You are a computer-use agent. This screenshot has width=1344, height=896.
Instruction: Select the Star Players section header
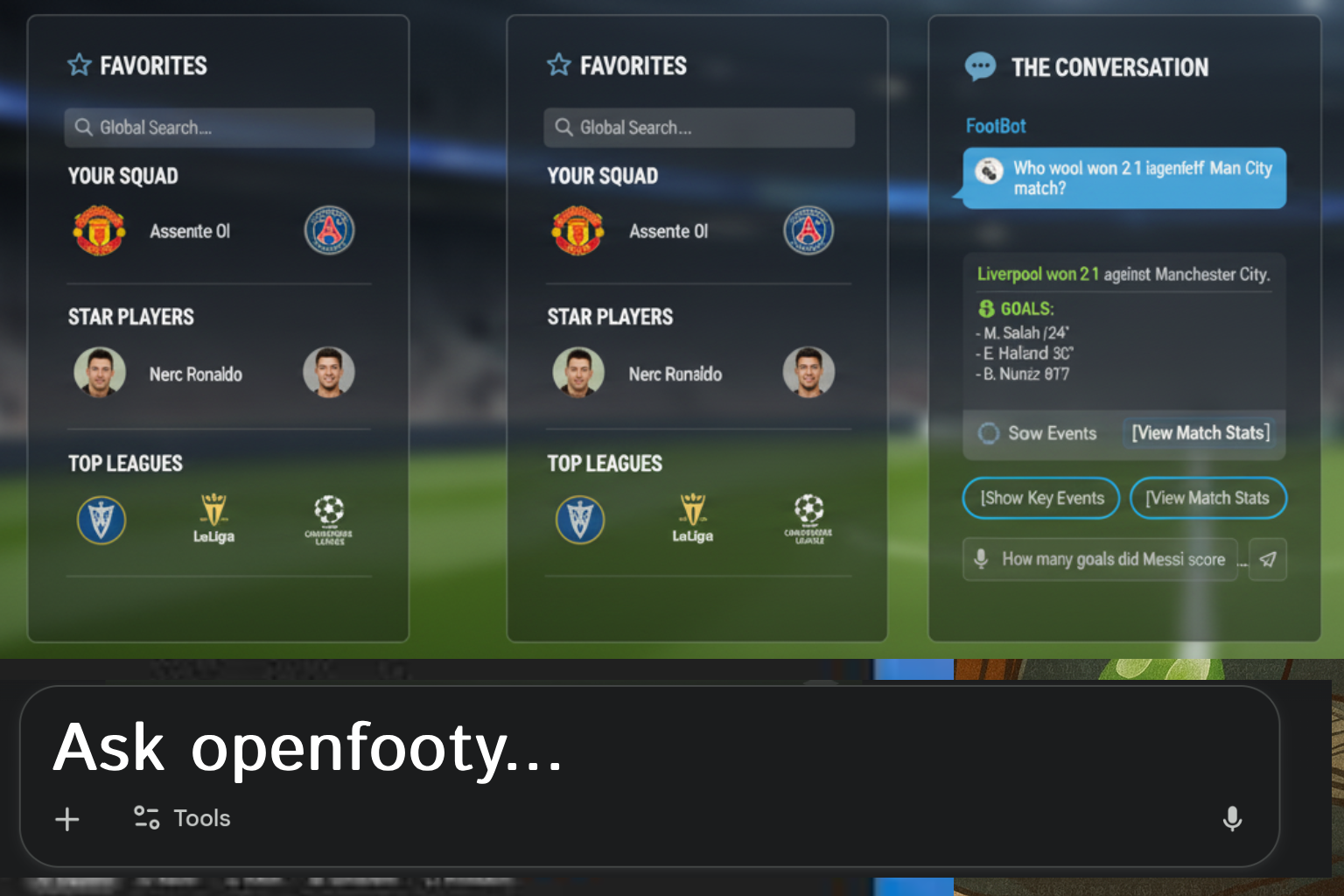(129, 317)
